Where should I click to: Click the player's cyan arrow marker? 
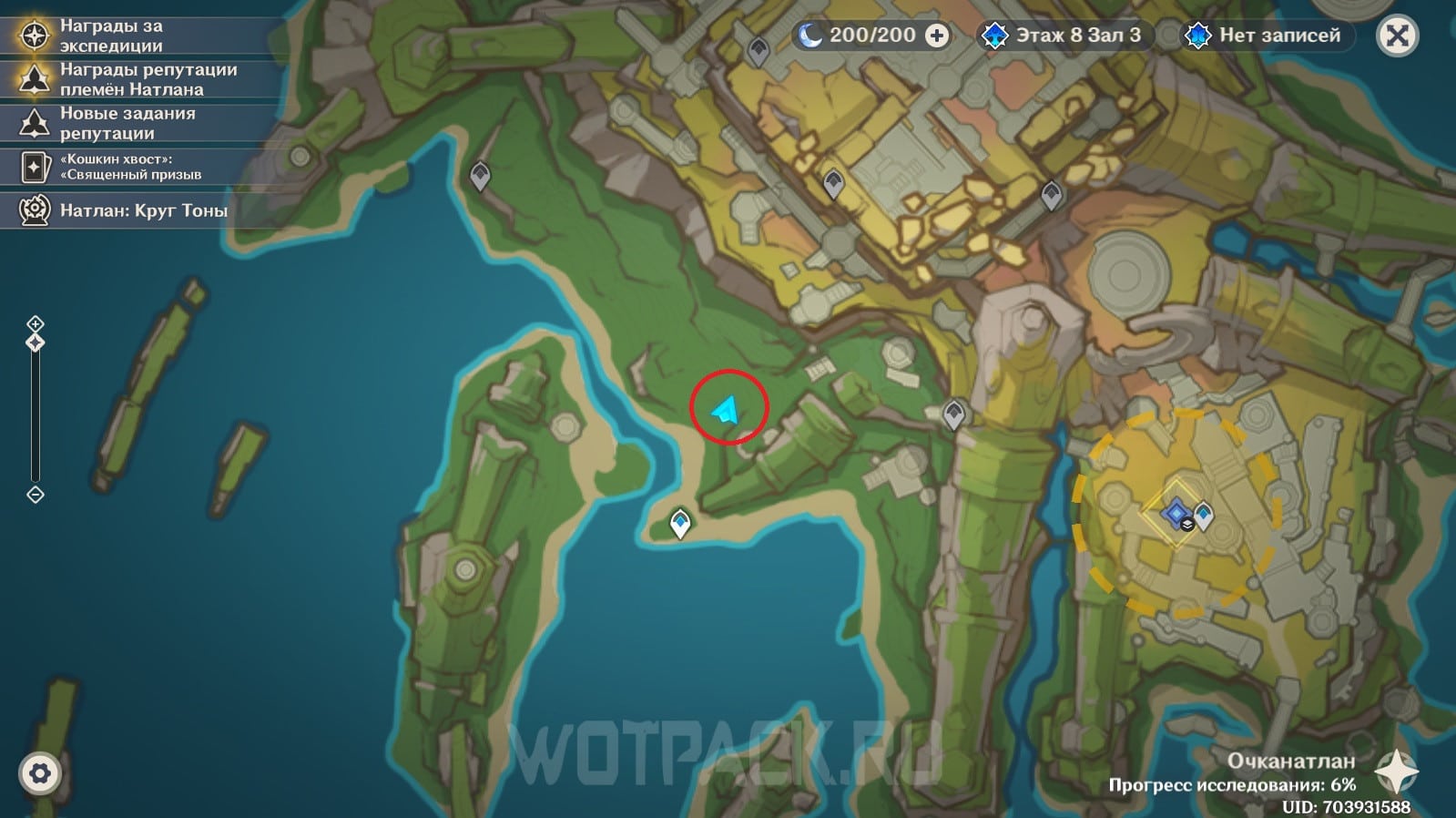point(727,410)
